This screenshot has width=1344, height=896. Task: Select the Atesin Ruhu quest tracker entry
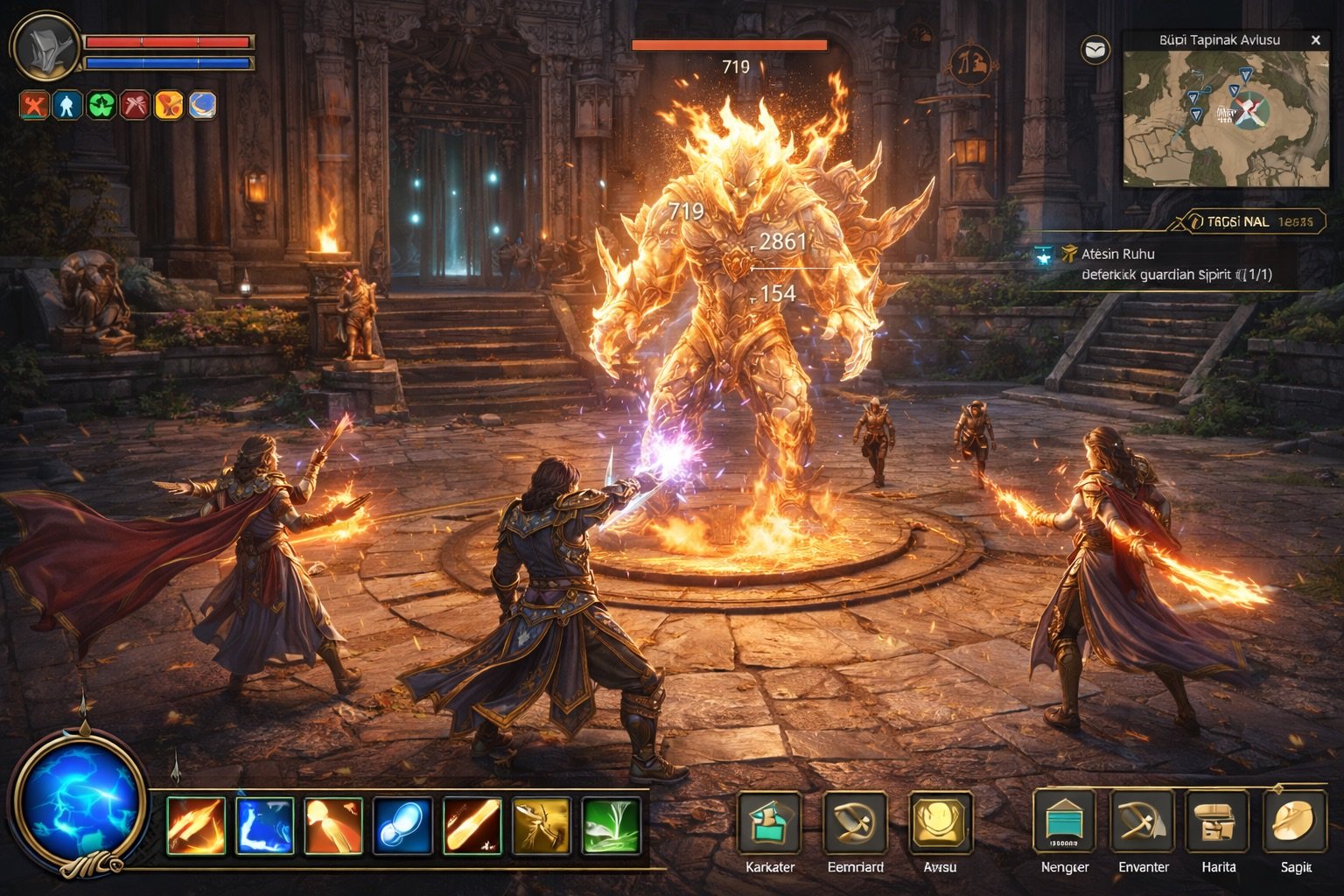click(1117, 254)
